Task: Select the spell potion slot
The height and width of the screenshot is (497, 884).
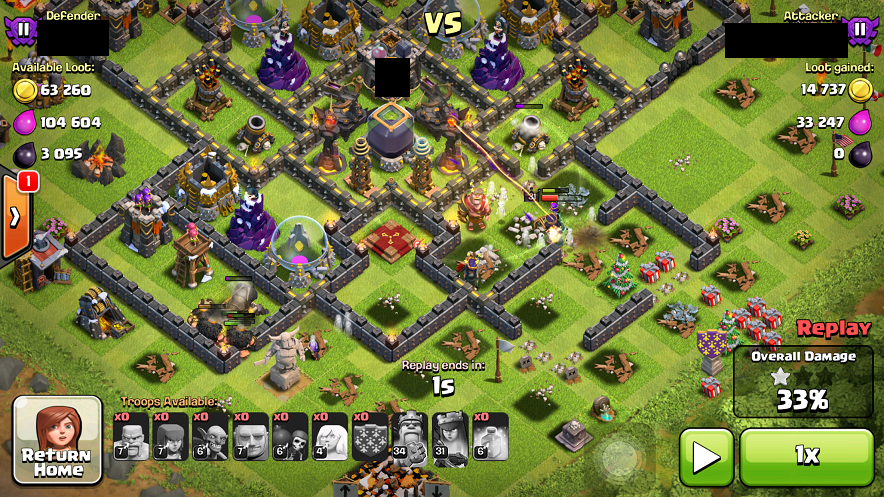Action: tap(490, 437)
